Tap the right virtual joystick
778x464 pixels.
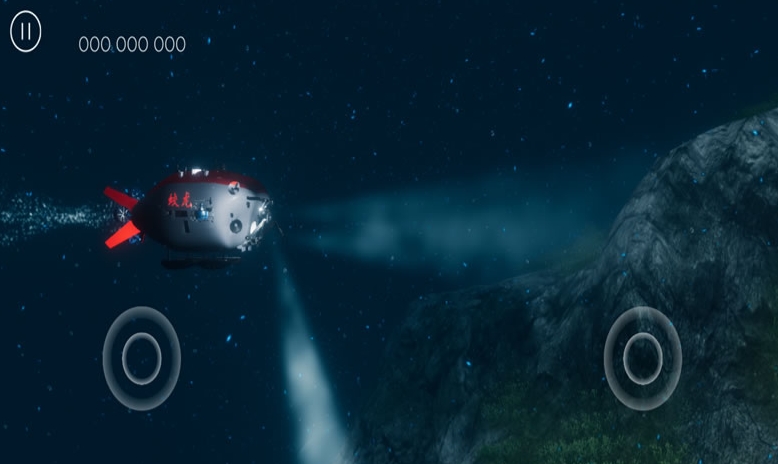[642, 357]
